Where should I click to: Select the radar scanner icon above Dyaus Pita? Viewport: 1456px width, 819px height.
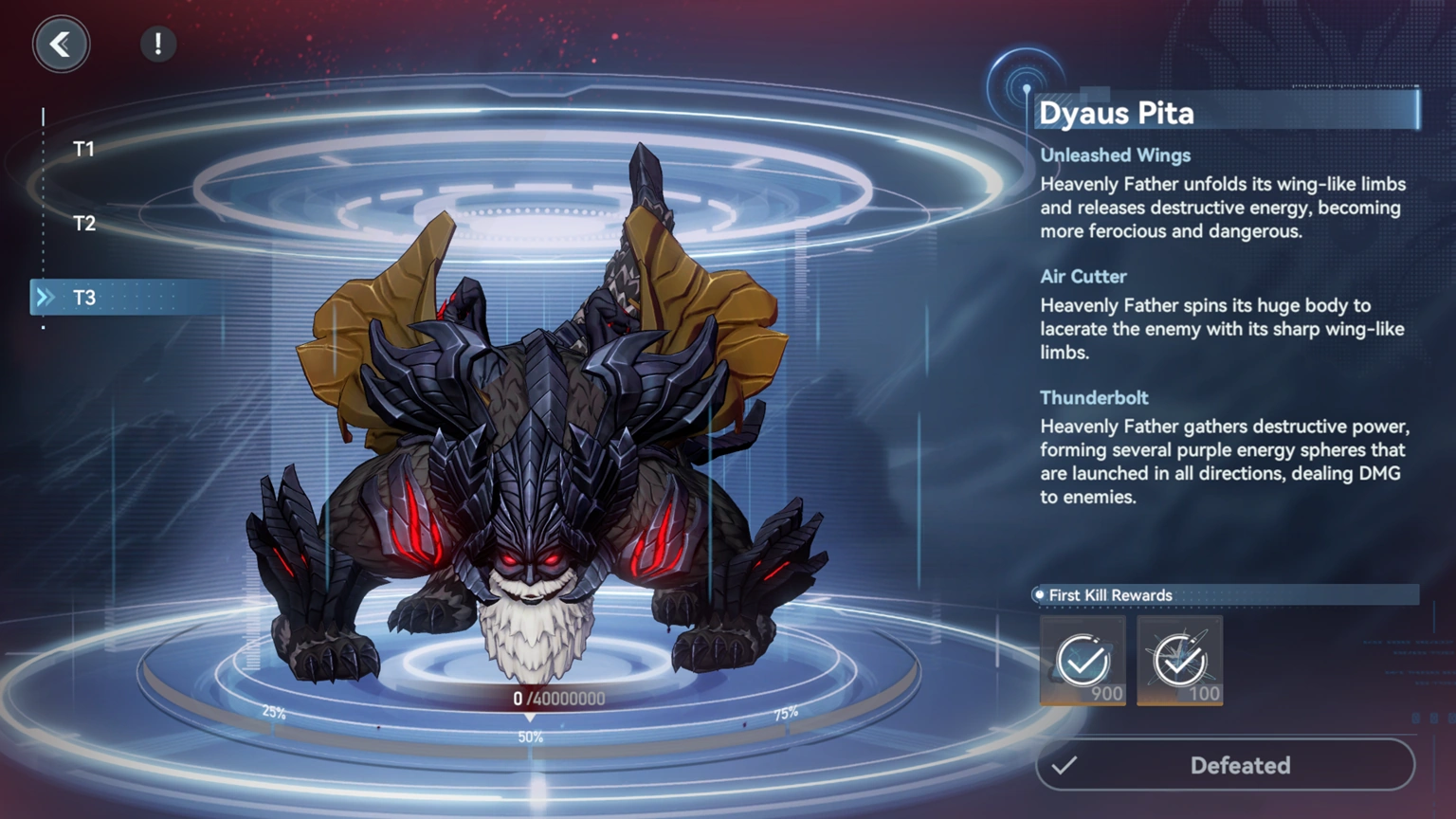[1024, 73]
